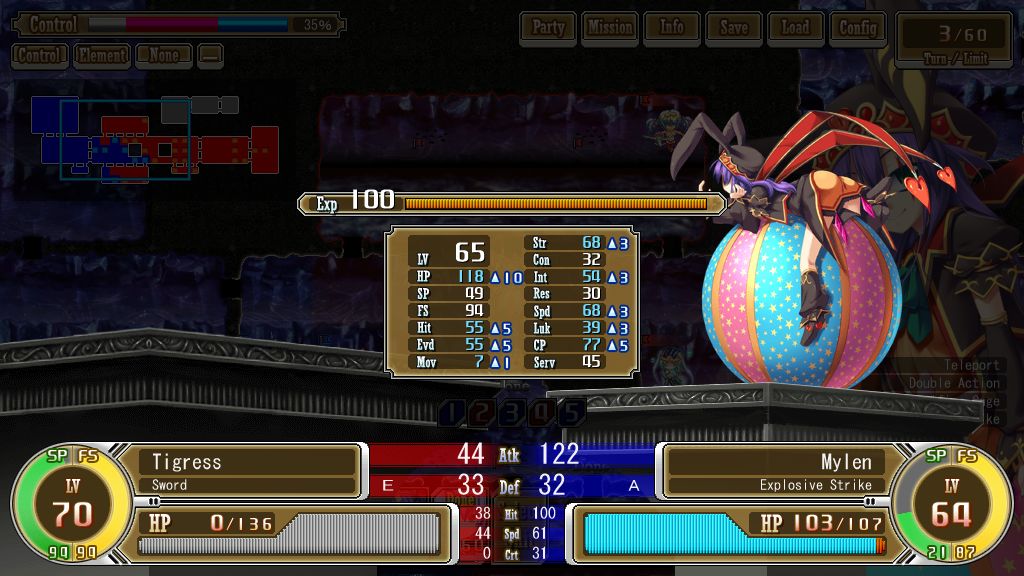The image size is (1024, 576).
Task: Click the small minimize dash button
Action: [x=210, y=56]
